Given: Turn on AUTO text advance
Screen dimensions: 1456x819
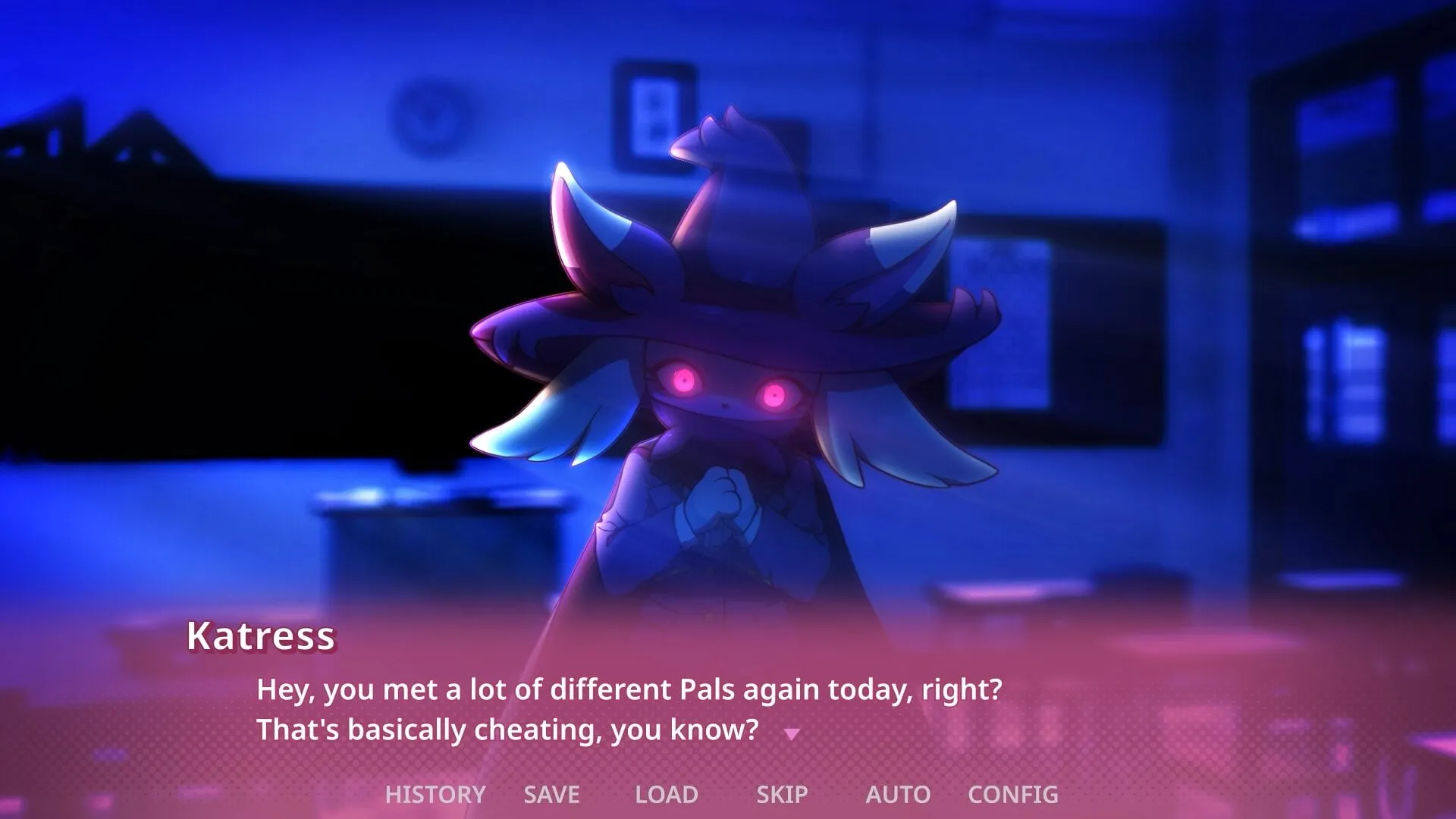Looking at the screenshot, I should pyautogui.click(x=898, y=794).
